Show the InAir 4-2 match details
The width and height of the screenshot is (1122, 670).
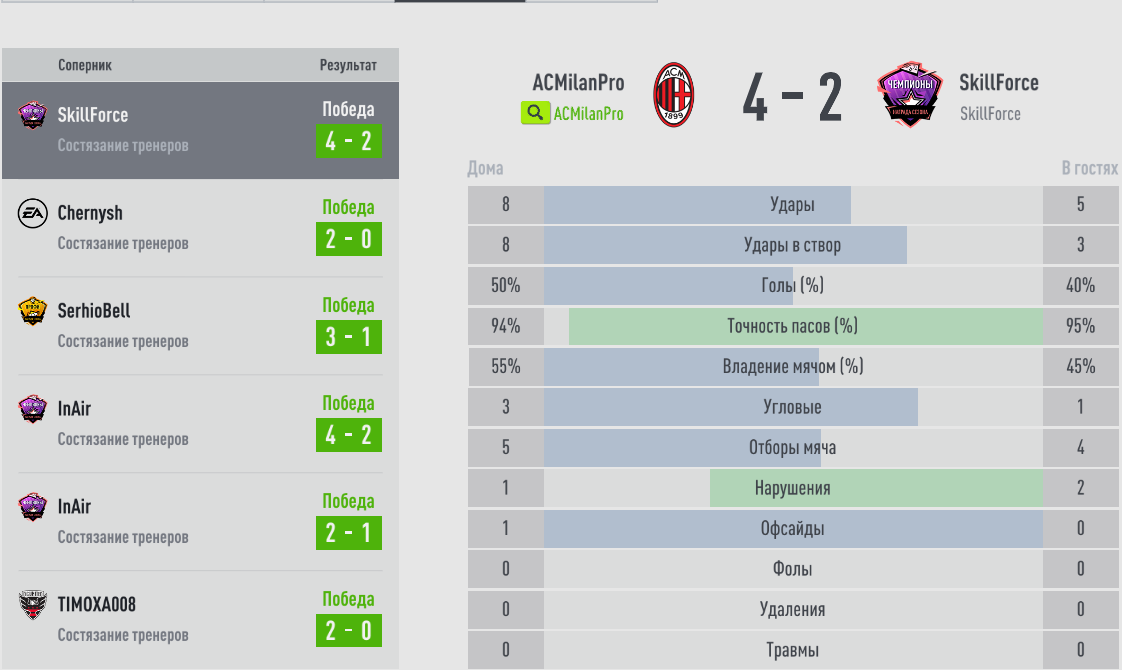200,423
